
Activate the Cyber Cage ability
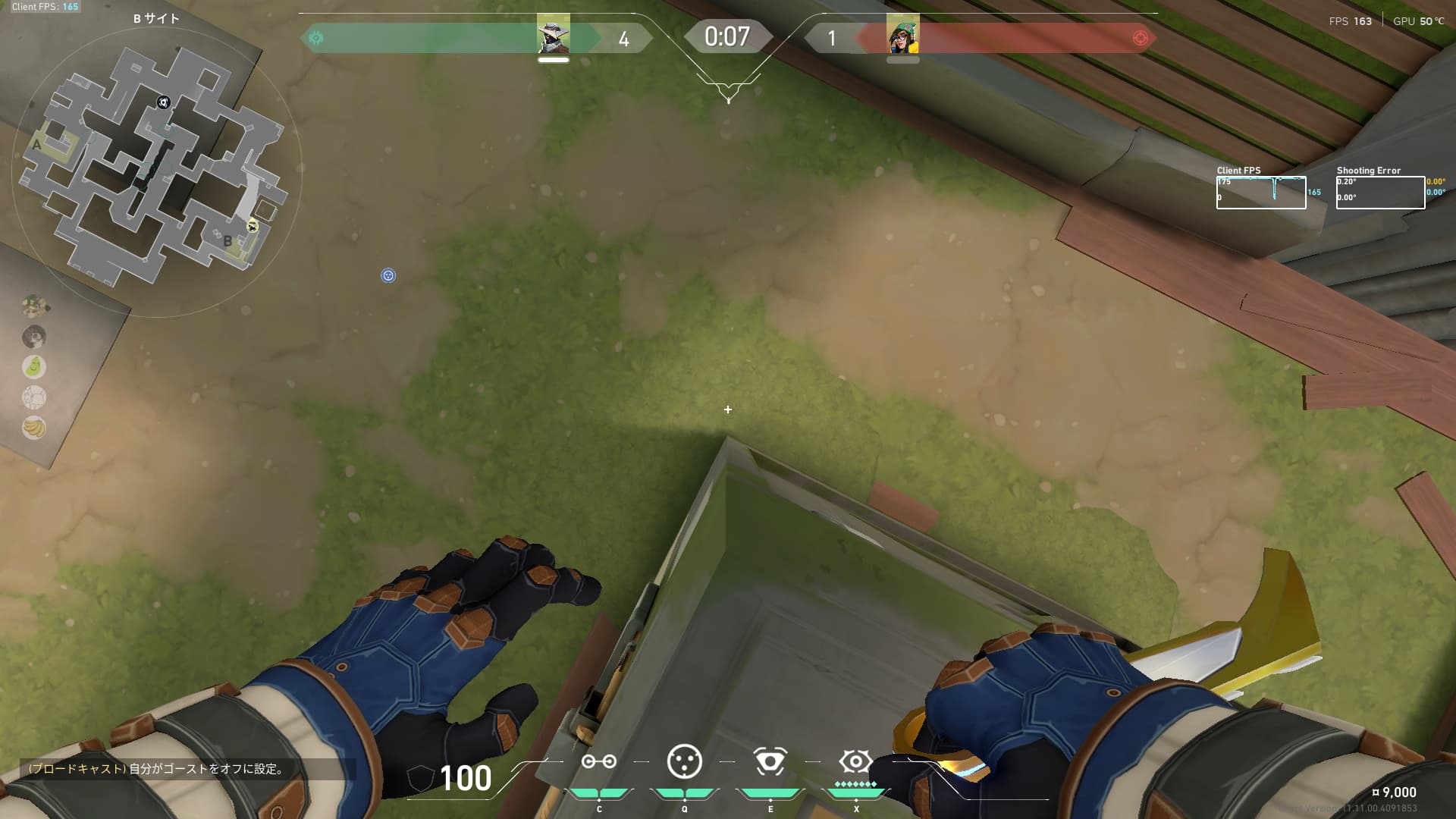(684, 762)
